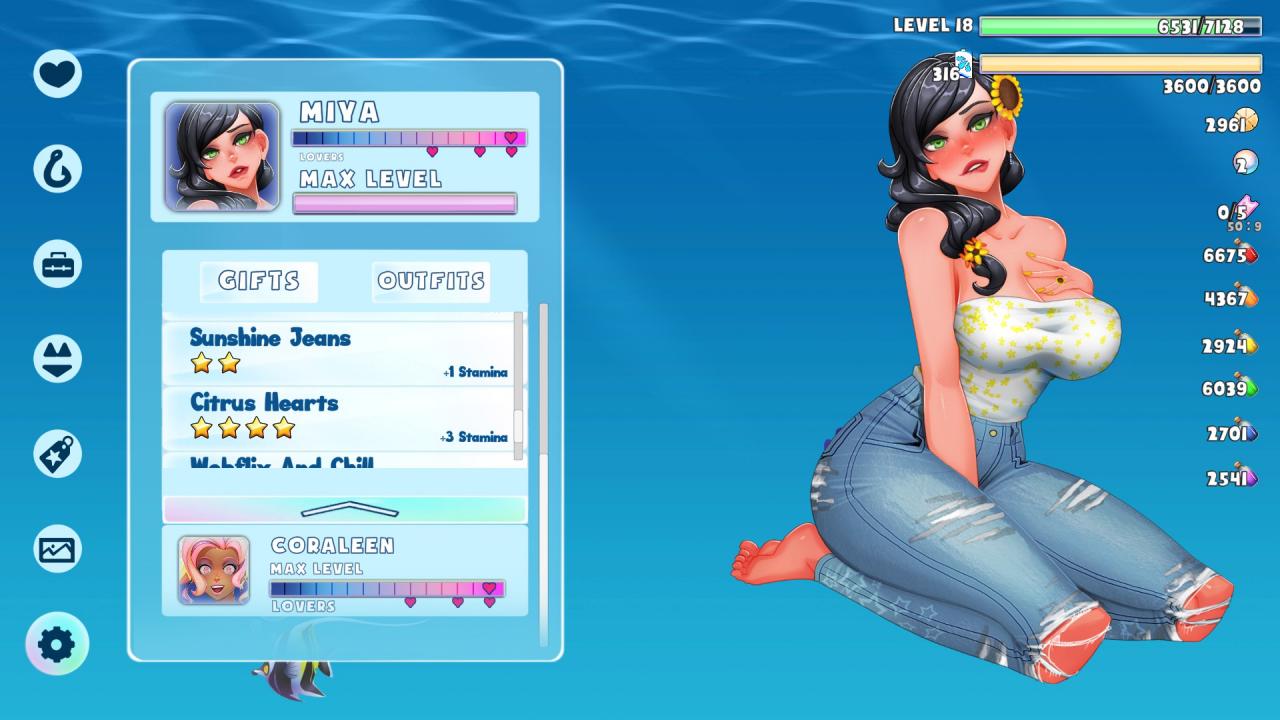The height and width of the screenshot is (720, 1280).
Task: Open the briefcase inventory icon
Action: point(57,264)
